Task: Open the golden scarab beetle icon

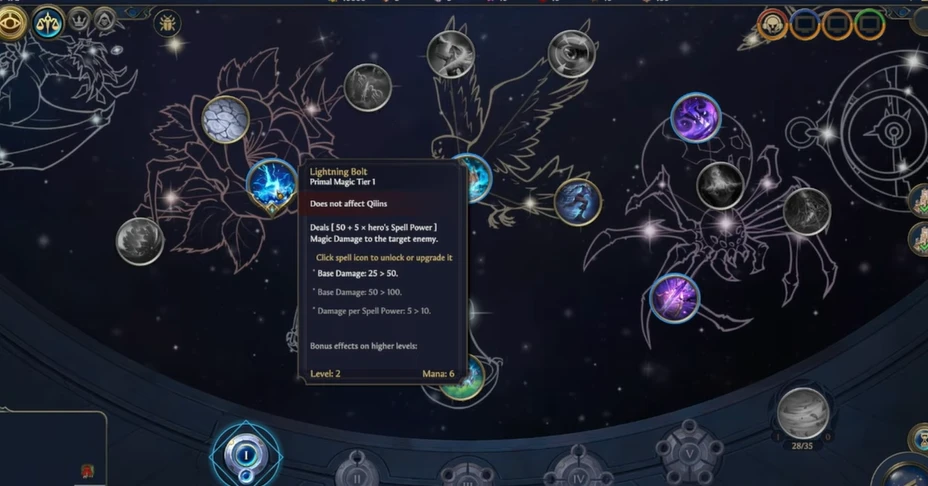Action: point(167,23)
